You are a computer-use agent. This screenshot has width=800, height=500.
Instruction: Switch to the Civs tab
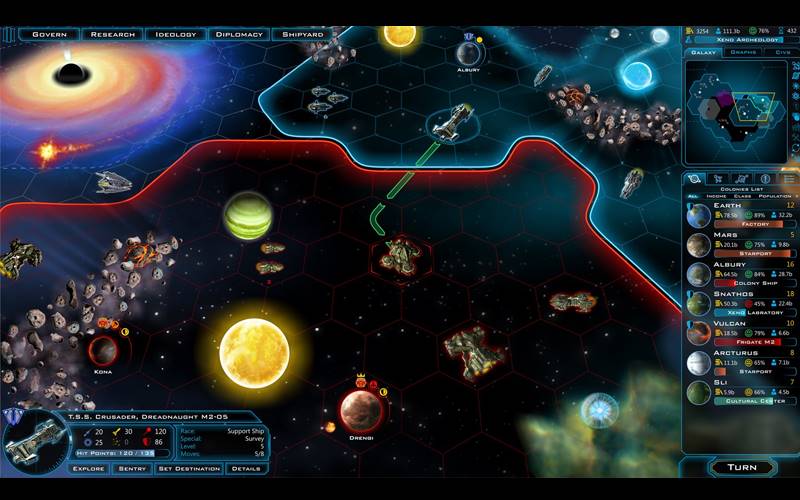(781, 52)
